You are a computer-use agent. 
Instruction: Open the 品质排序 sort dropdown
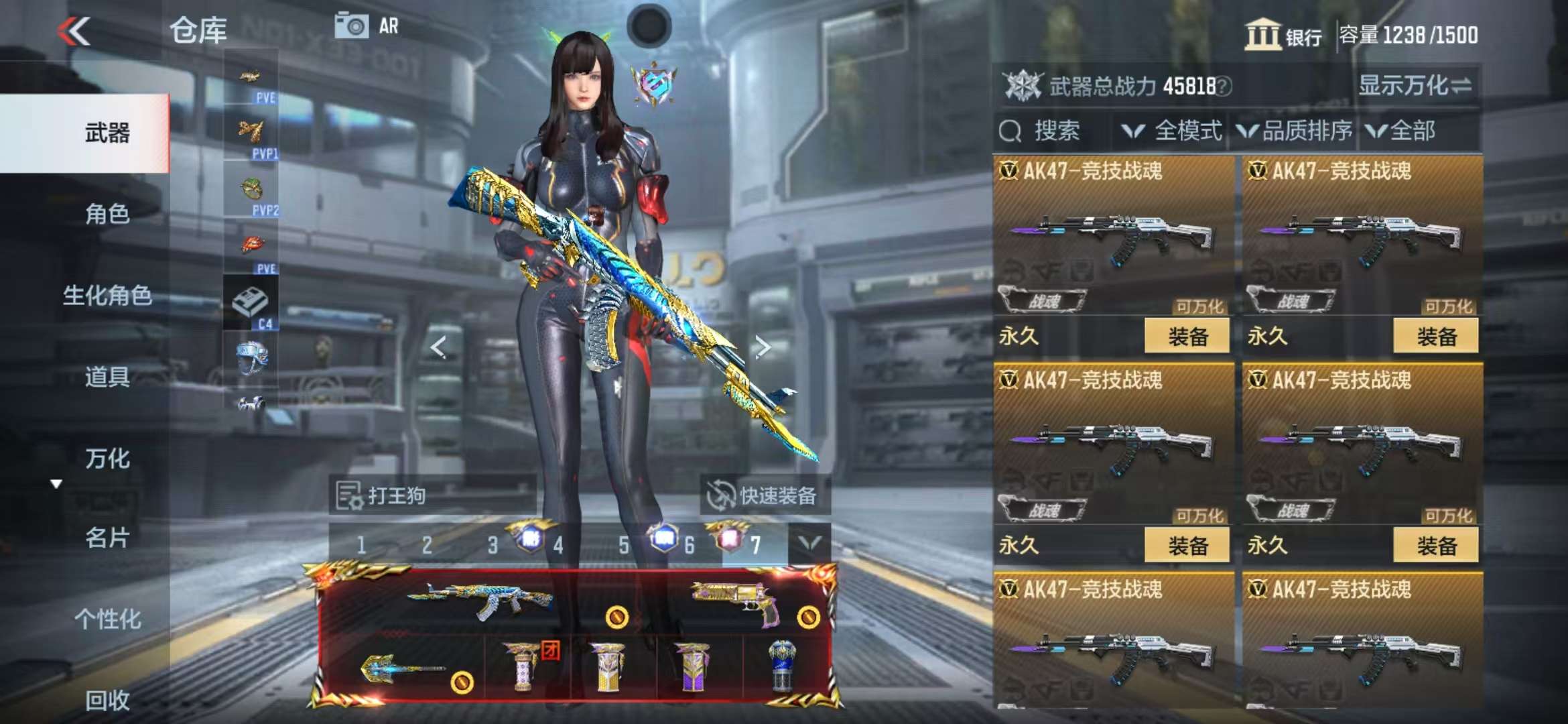pyautogui.click(x=1295, y=131)
